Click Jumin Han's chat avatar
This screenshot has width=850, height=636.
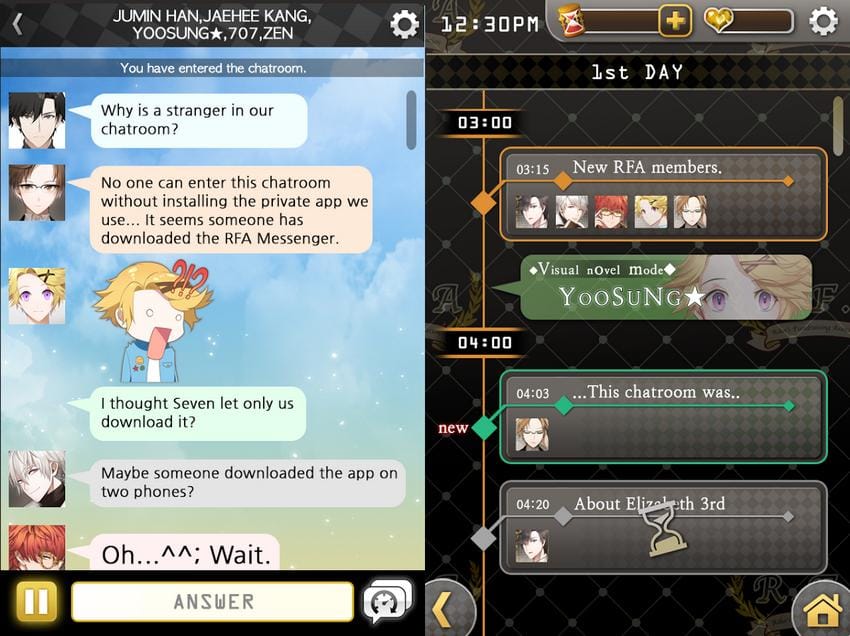pyautogui.click(x=37, y=121)
